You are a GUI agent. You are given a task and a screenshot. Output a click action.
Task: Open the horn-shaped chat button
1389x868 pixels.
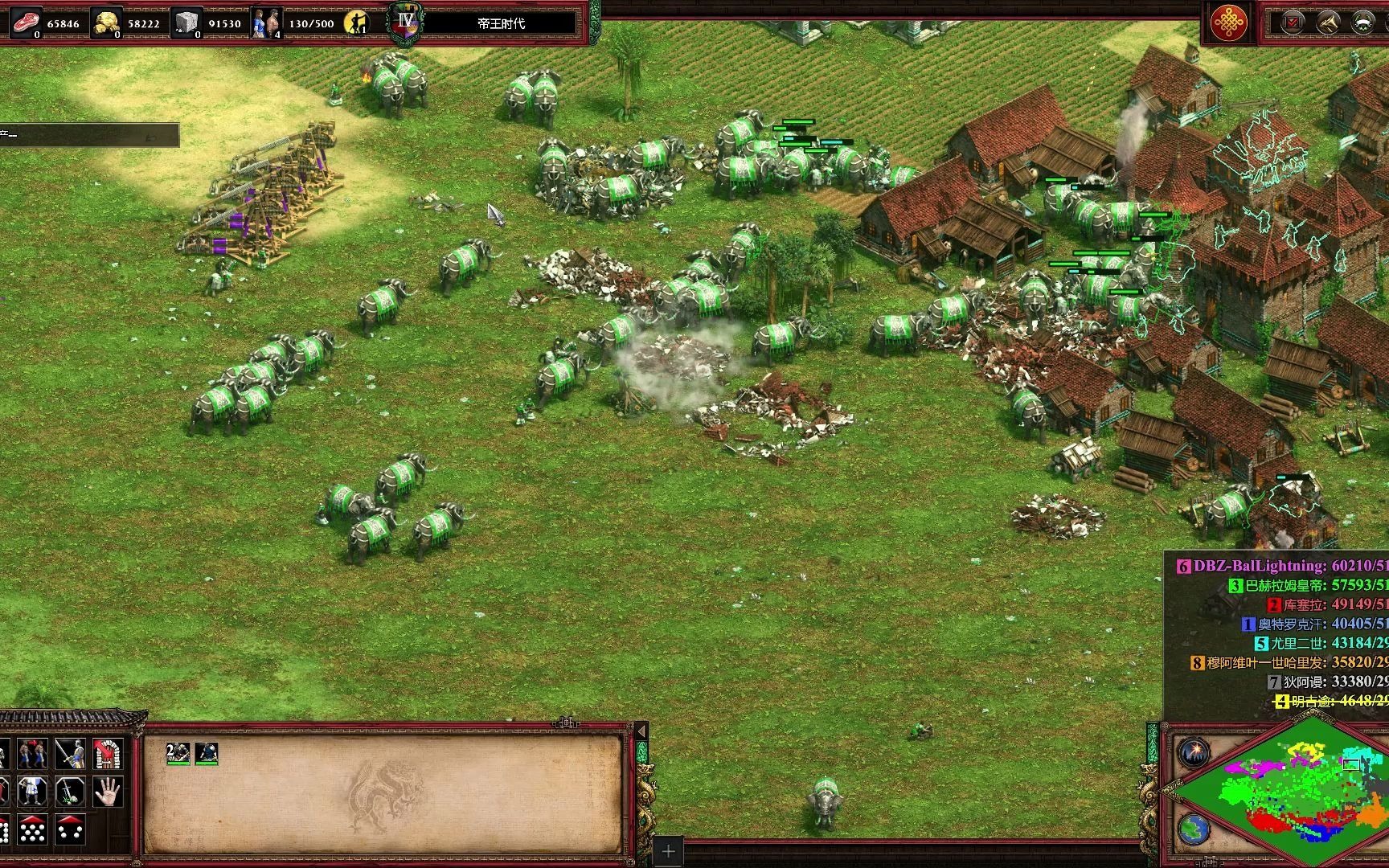(1329, 23)
